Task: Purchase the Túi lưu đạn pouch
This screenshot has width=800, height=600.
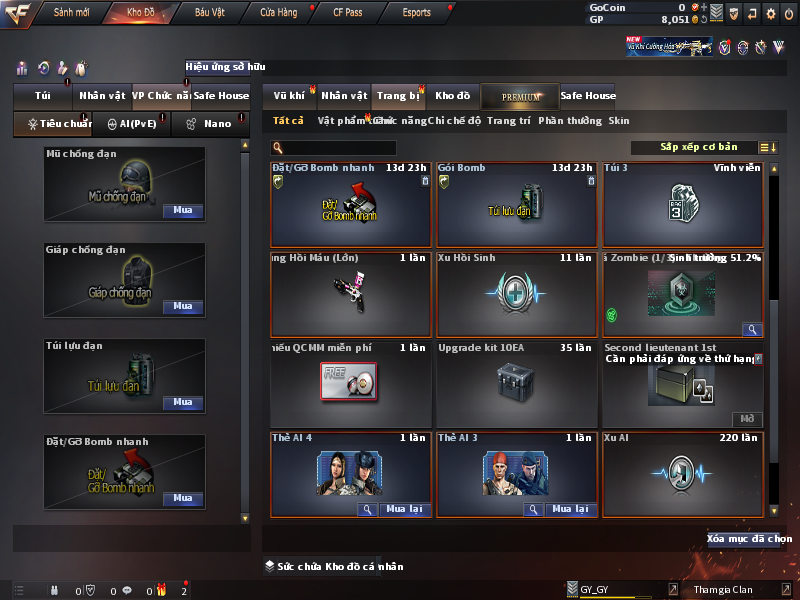Action: point(183,403)
